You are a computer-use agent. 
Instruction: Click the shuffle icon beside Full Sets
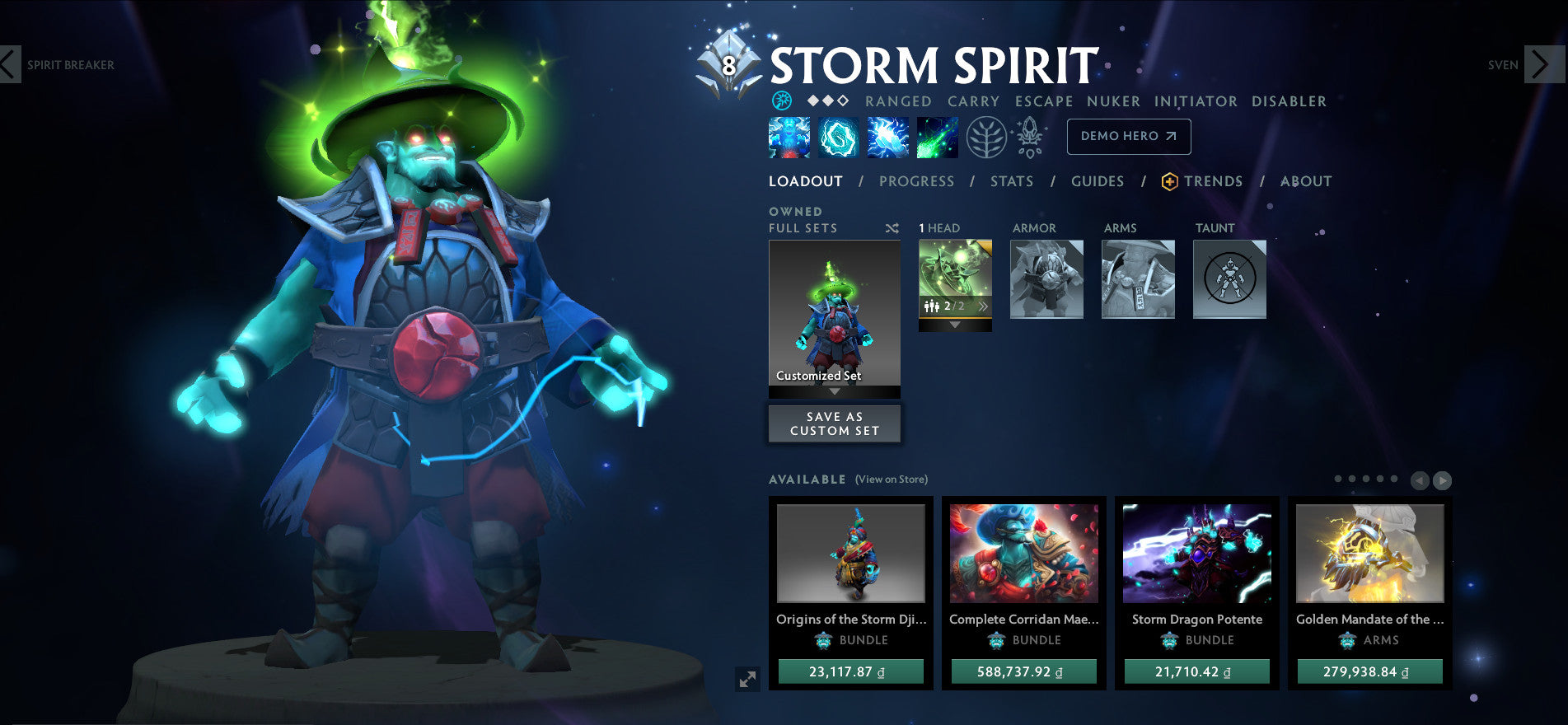pos(892,228)
